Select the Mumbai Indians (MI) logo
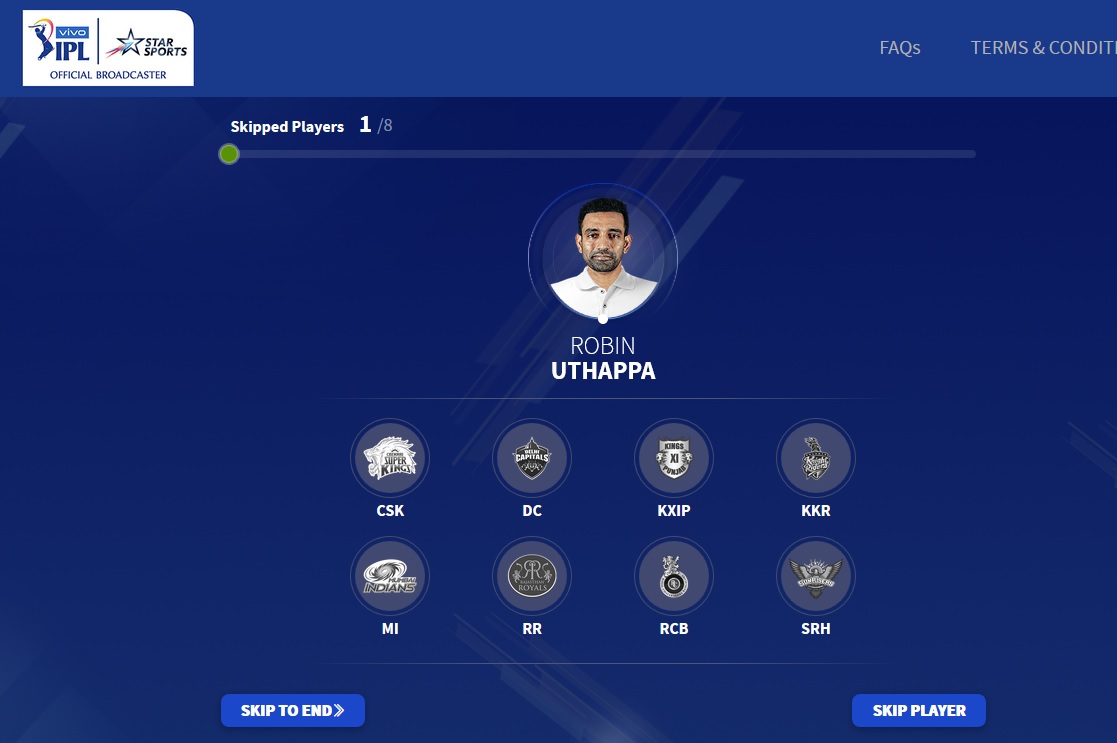Viewport: 1117px width, 743px height. point(389,576)
